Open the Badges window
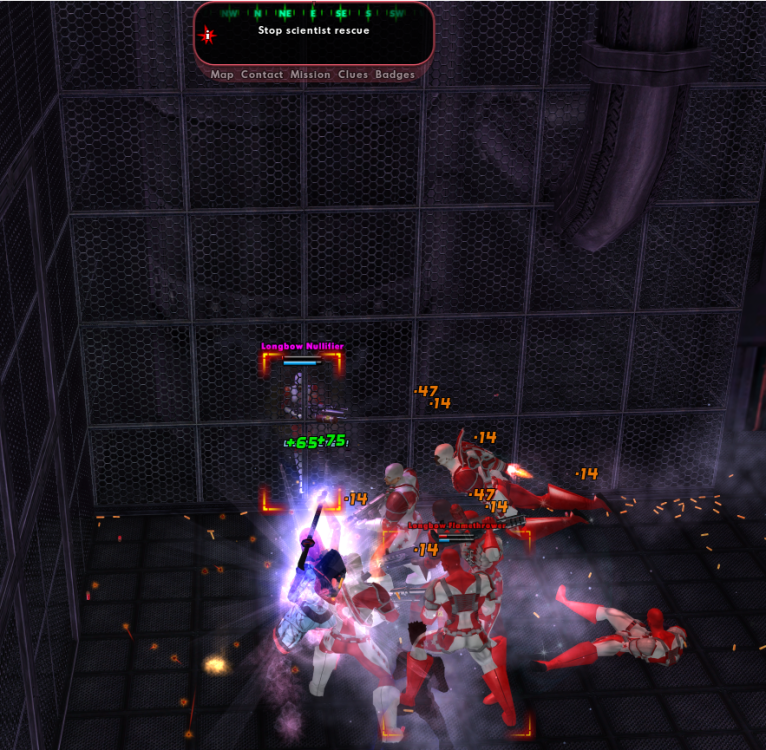766x750 pixels. click(395, 75)
